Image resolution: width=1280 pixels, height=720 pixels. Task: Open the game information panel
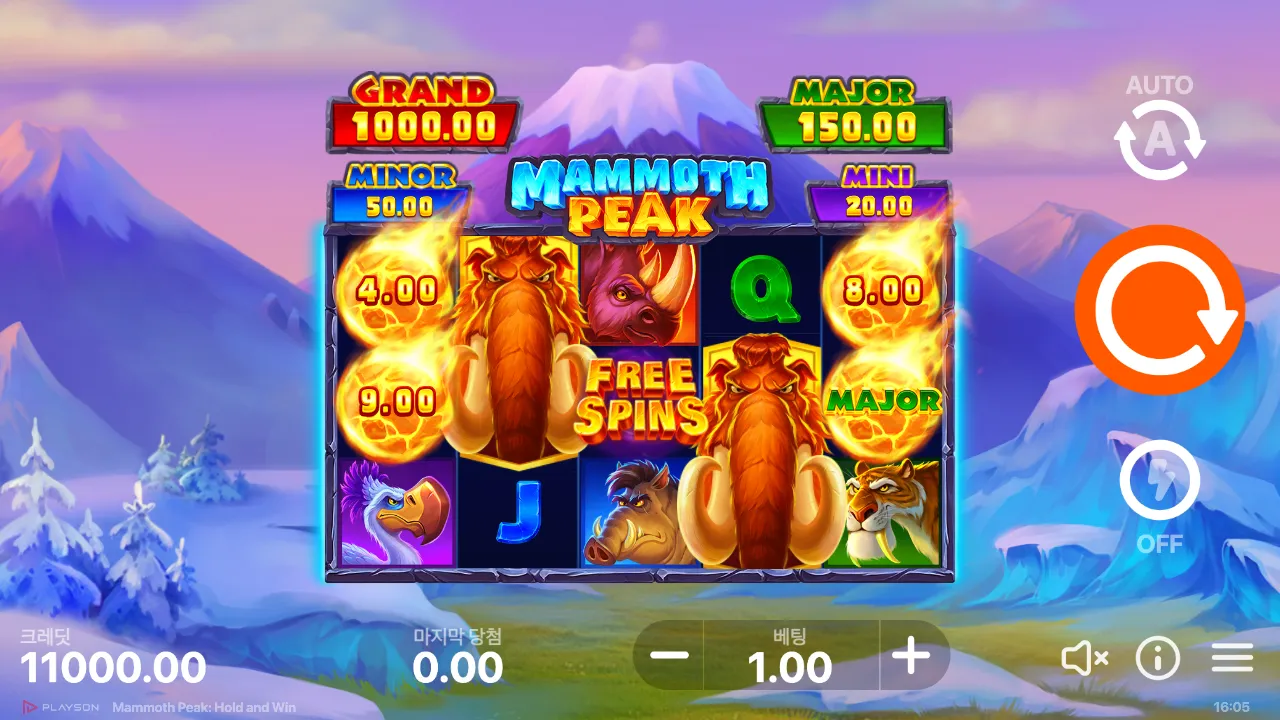(x=1159, y=658)
